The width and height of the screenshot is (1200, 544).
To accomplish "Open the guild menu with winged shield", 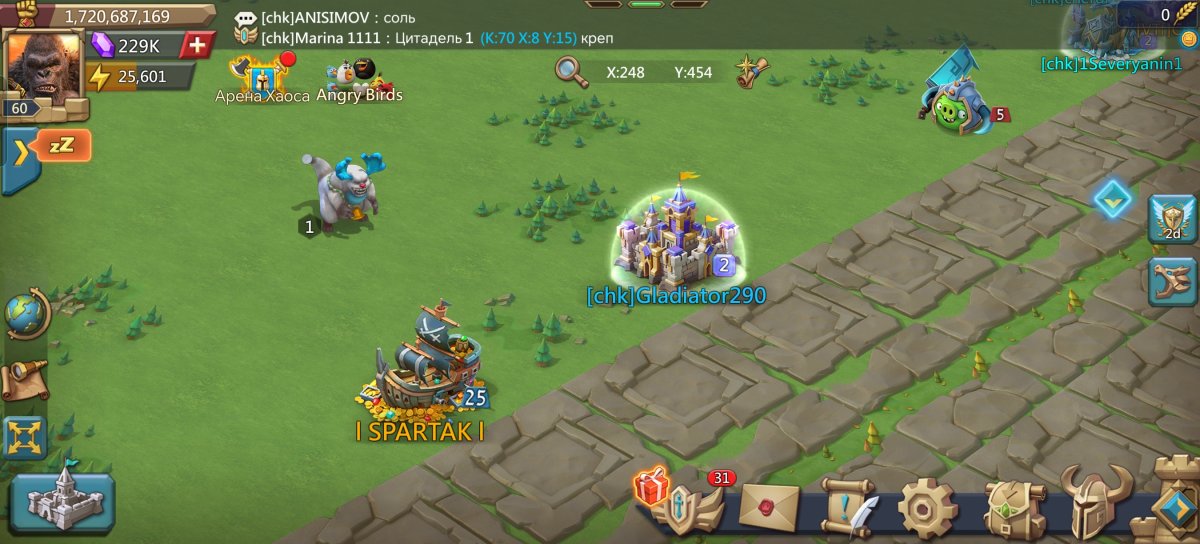I will tap(692, 508).
